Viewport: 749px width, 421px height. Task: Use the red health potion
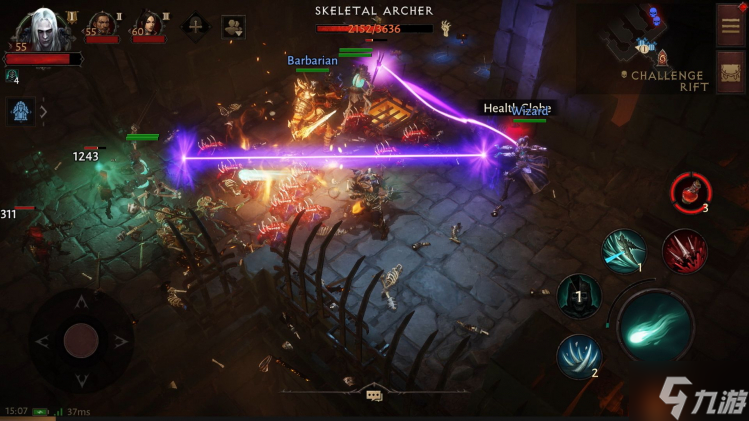coord(690,190)
